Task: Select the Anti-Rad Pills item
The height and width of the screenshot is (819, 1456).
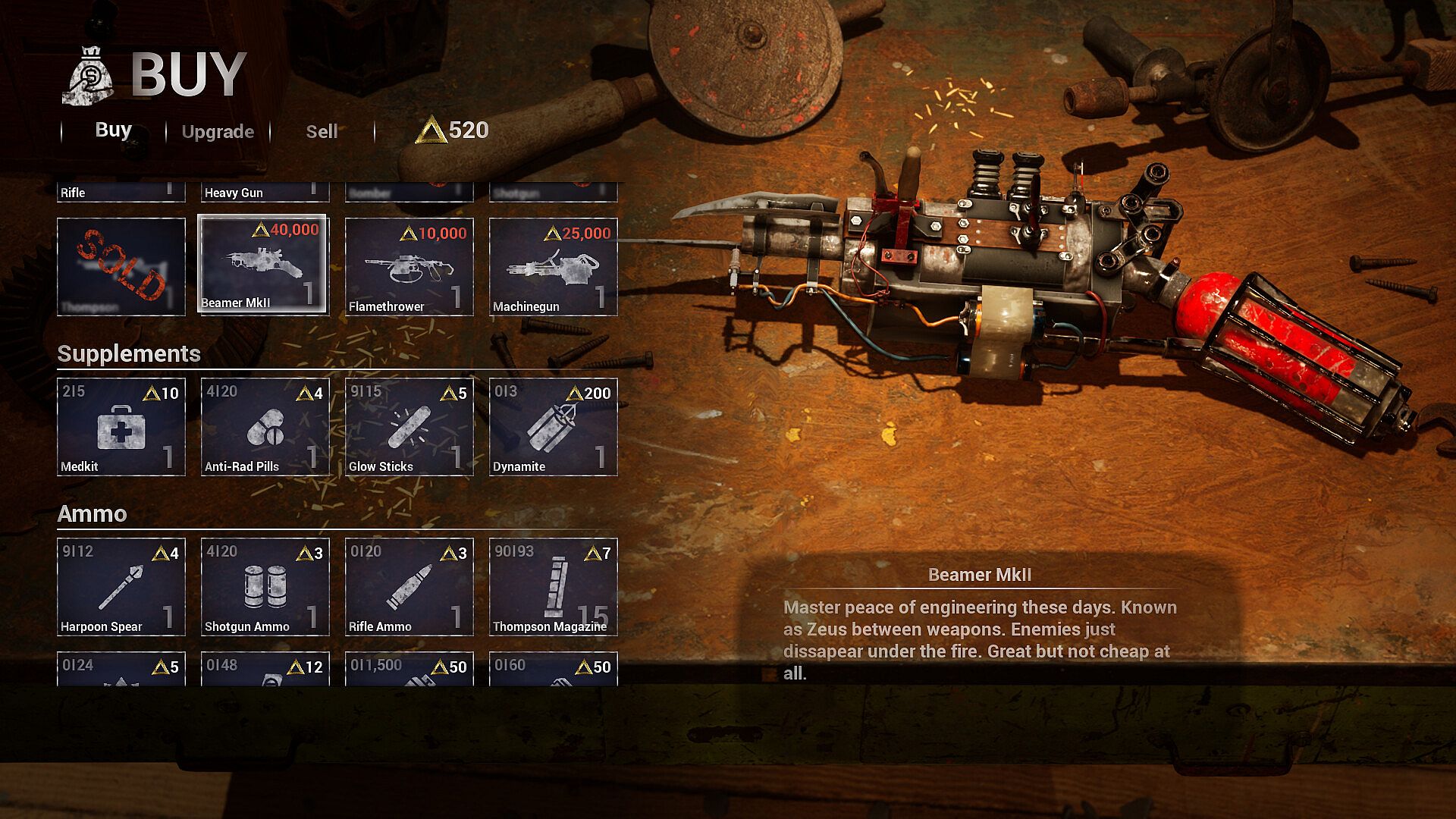Action: click(x=265, y=427)
